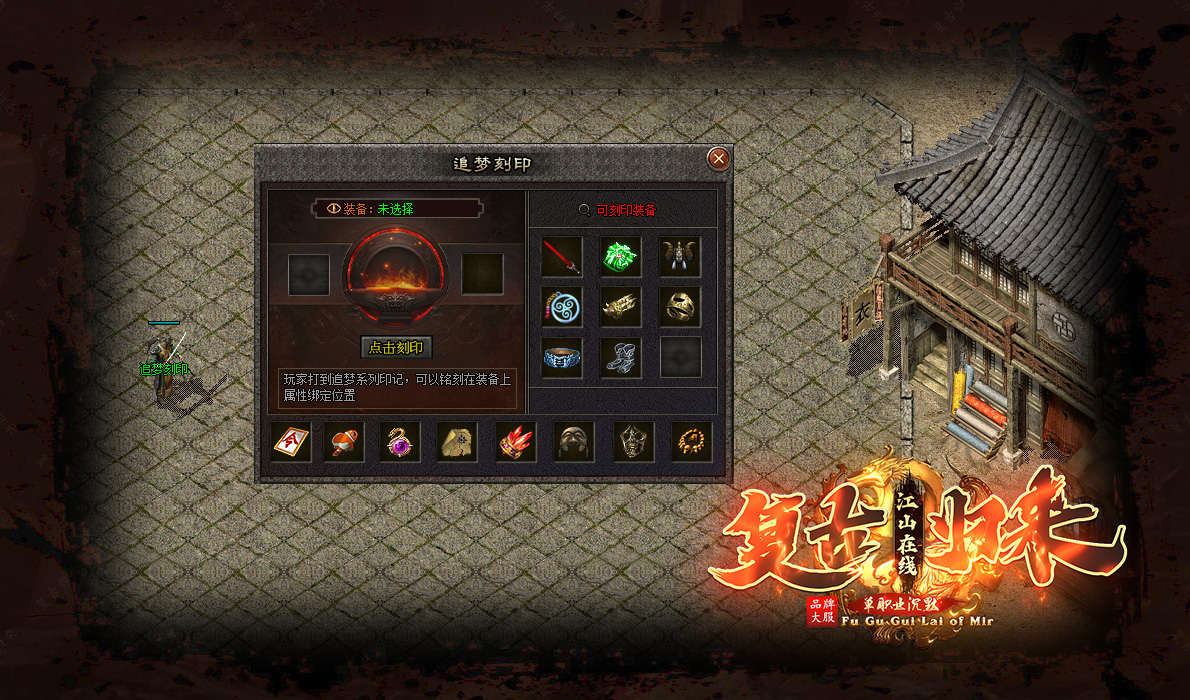The image size is (1190, 700).
Task: Close the 追梦刻印 window
Action: point(717,159)
